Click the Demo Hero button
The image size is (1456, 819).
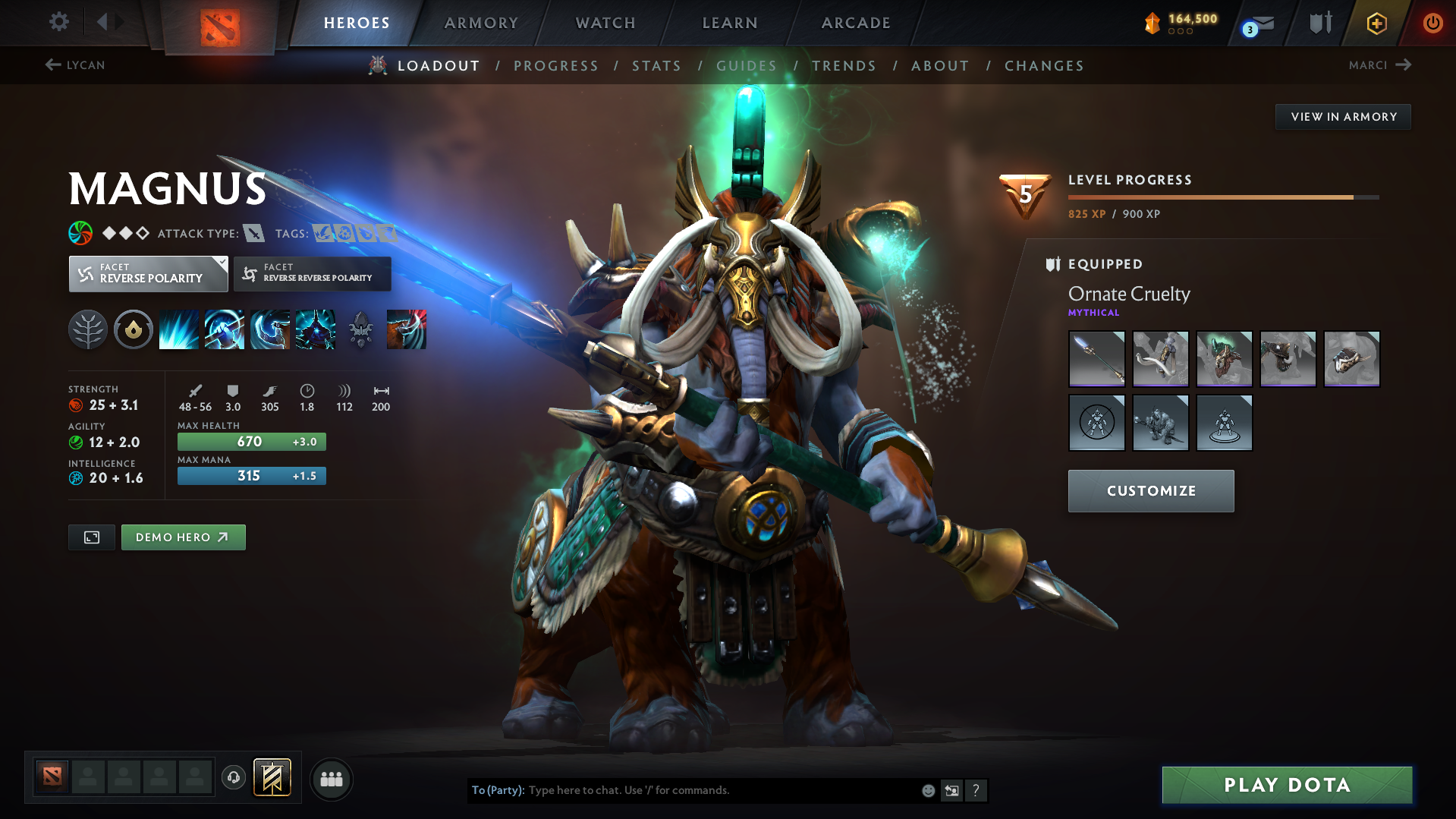pyautogui.click(x=183, y=537)
